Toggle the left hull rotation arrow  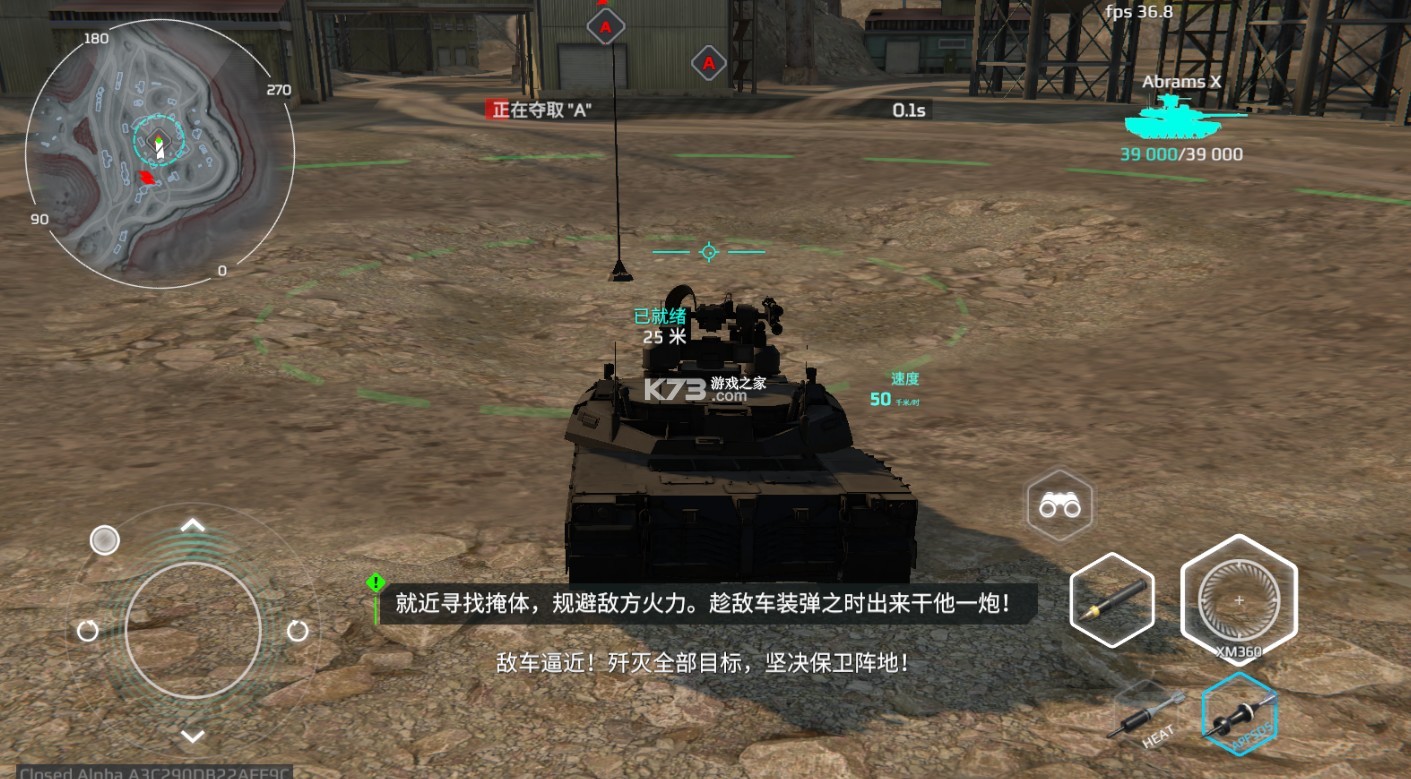click(x=86, y=630)
